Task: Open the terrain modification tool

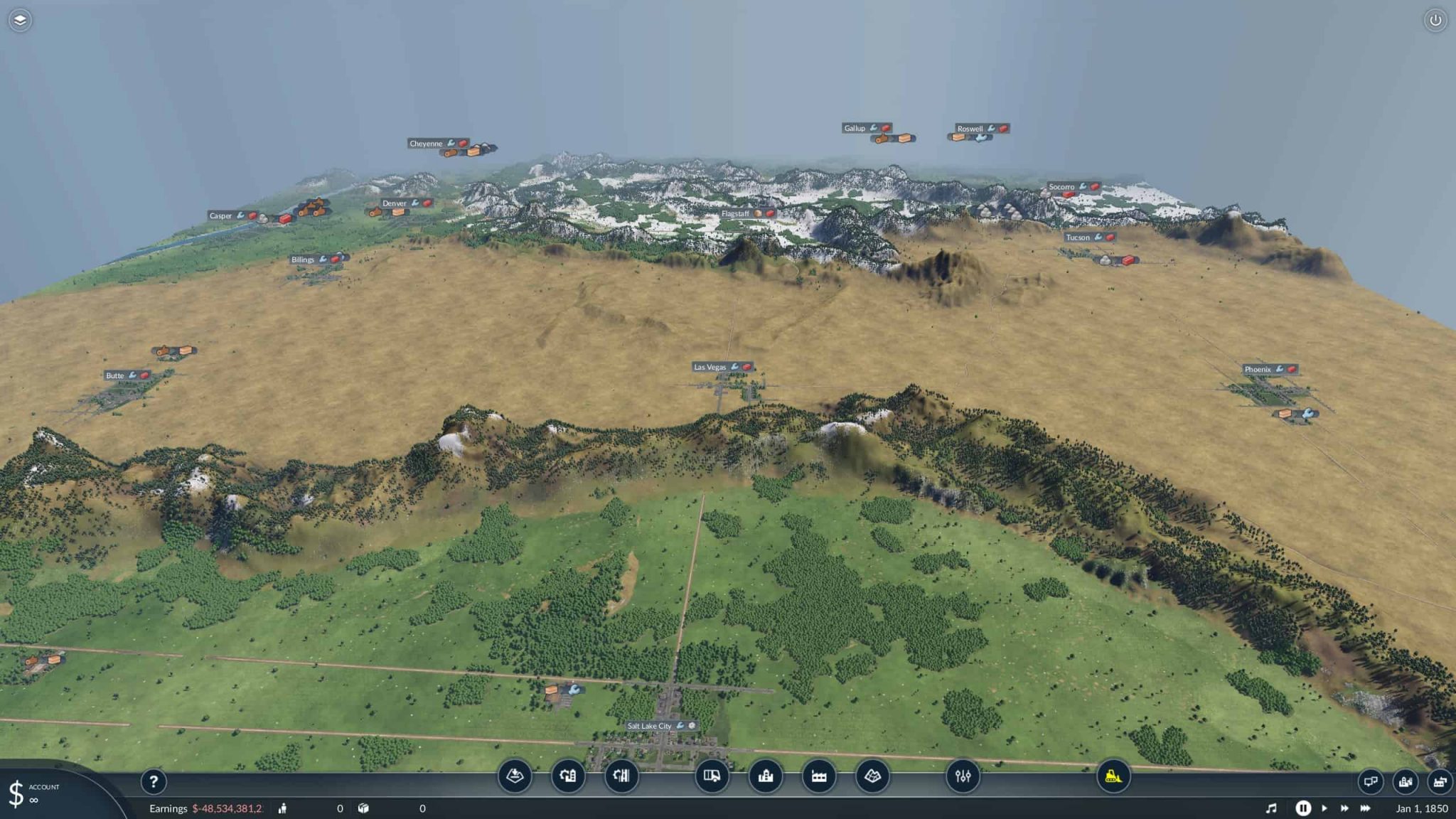Action: click(516, 777)
